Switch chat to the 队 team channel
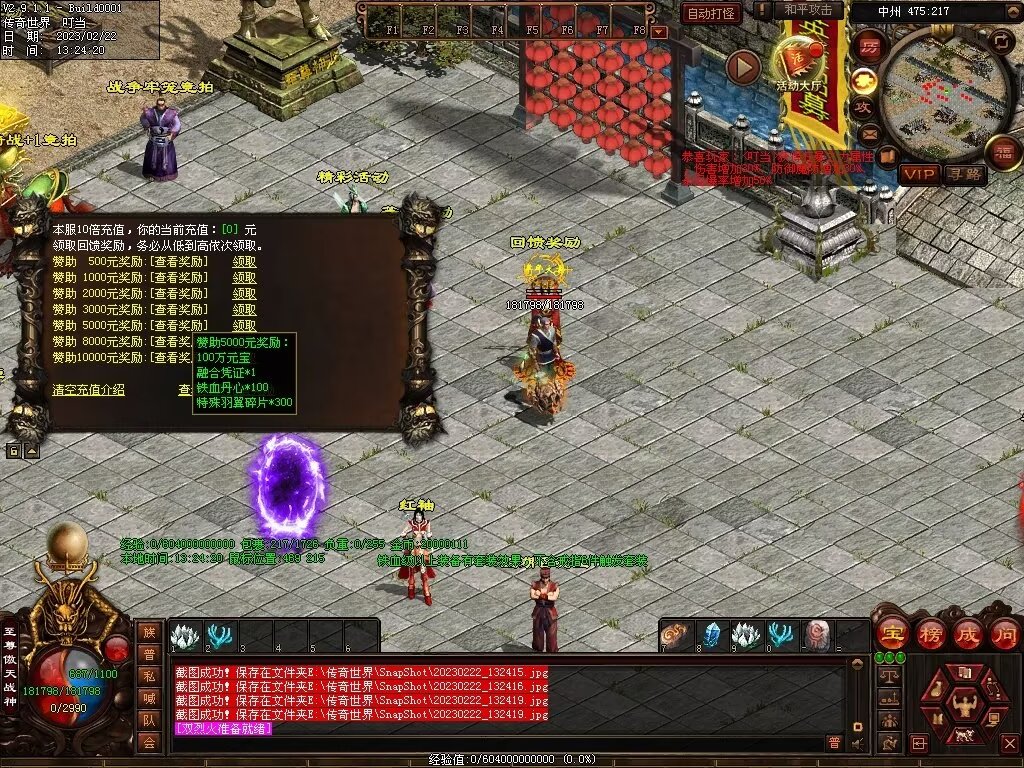Image resolution: width=1024 pixels, height=768 pixels. 148,719
